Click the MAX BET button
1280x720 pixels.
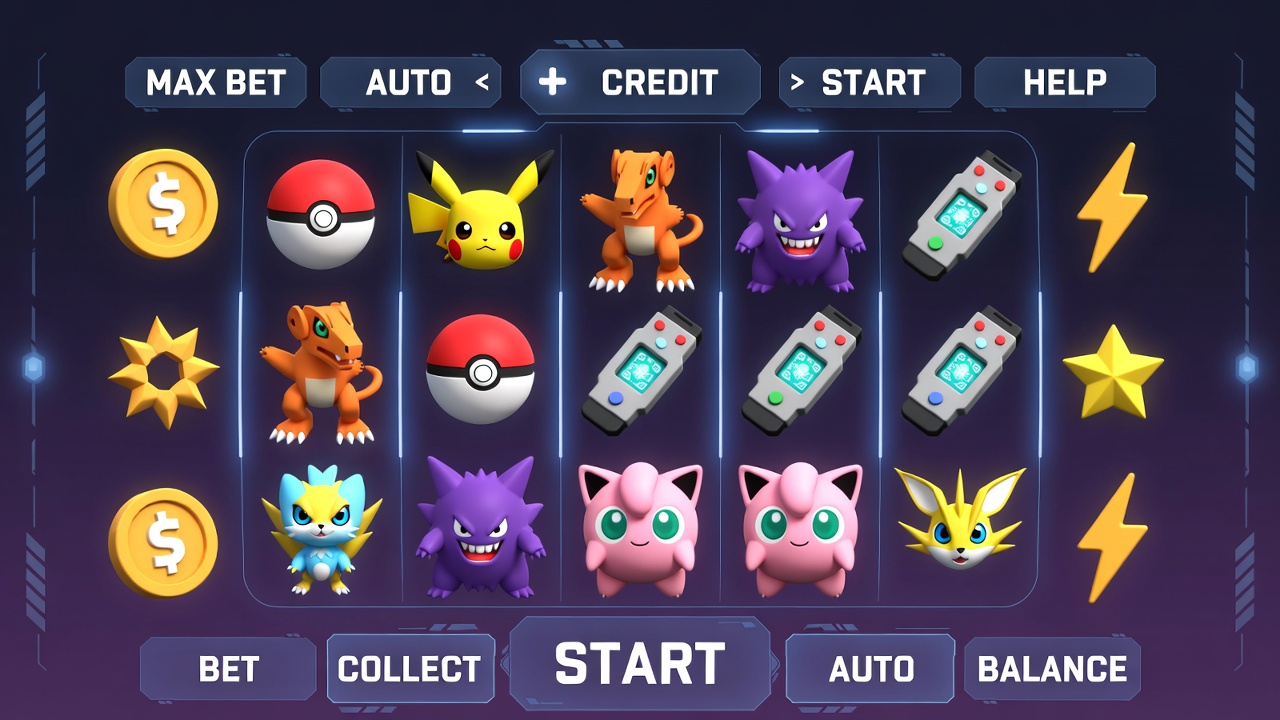[x=216, y=83]
